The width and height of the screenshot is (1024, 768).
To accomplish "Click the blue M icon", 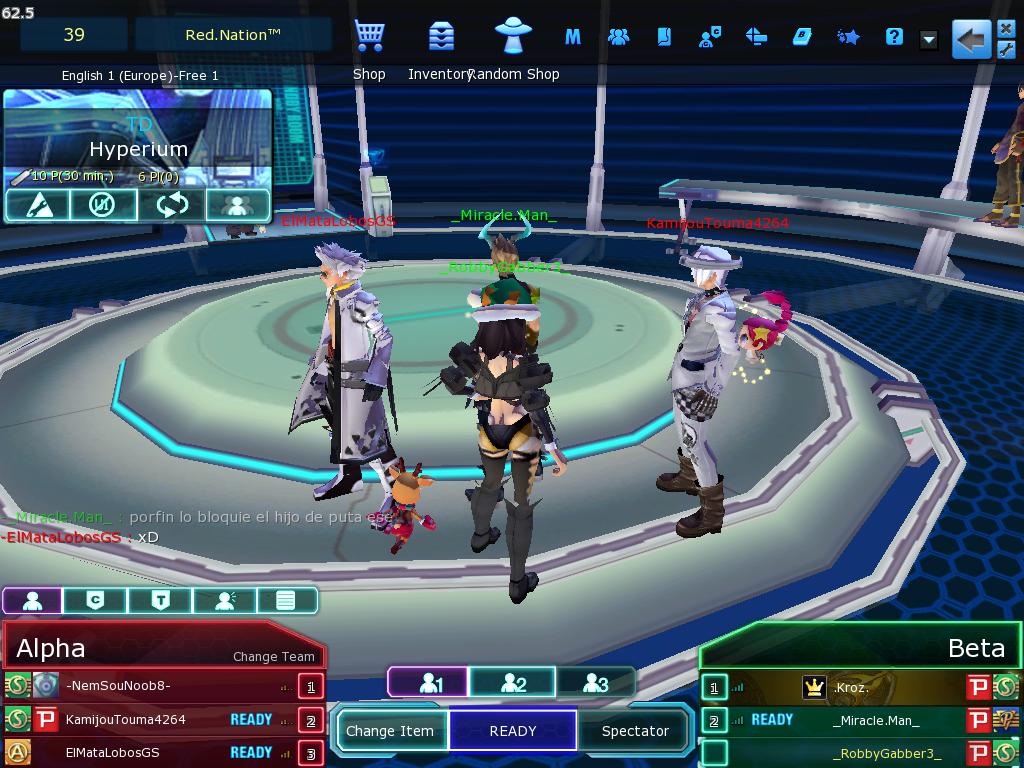I will click(573, 38).
